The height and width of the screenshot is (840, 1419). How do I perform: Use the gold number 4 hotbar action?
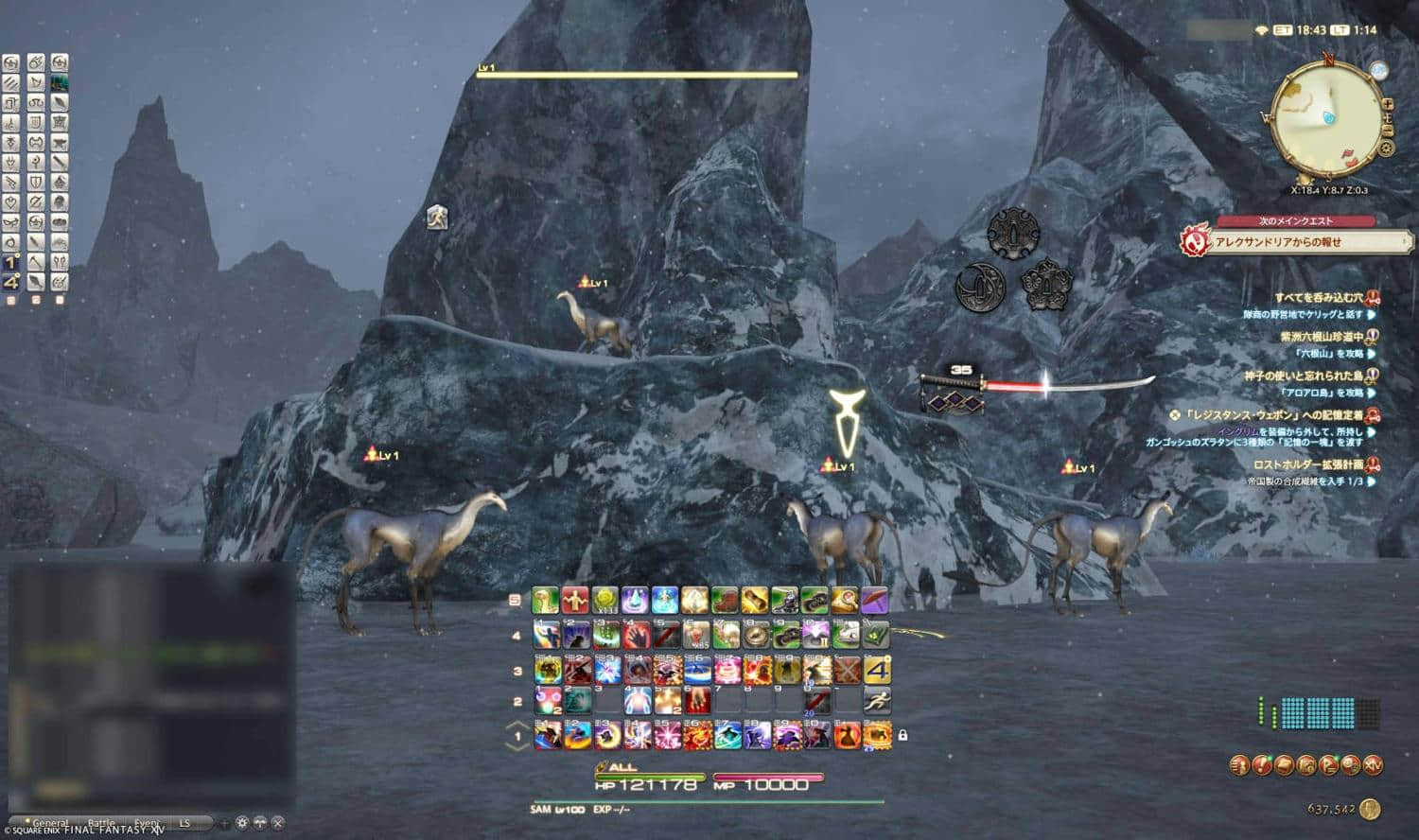coord(878,670)
